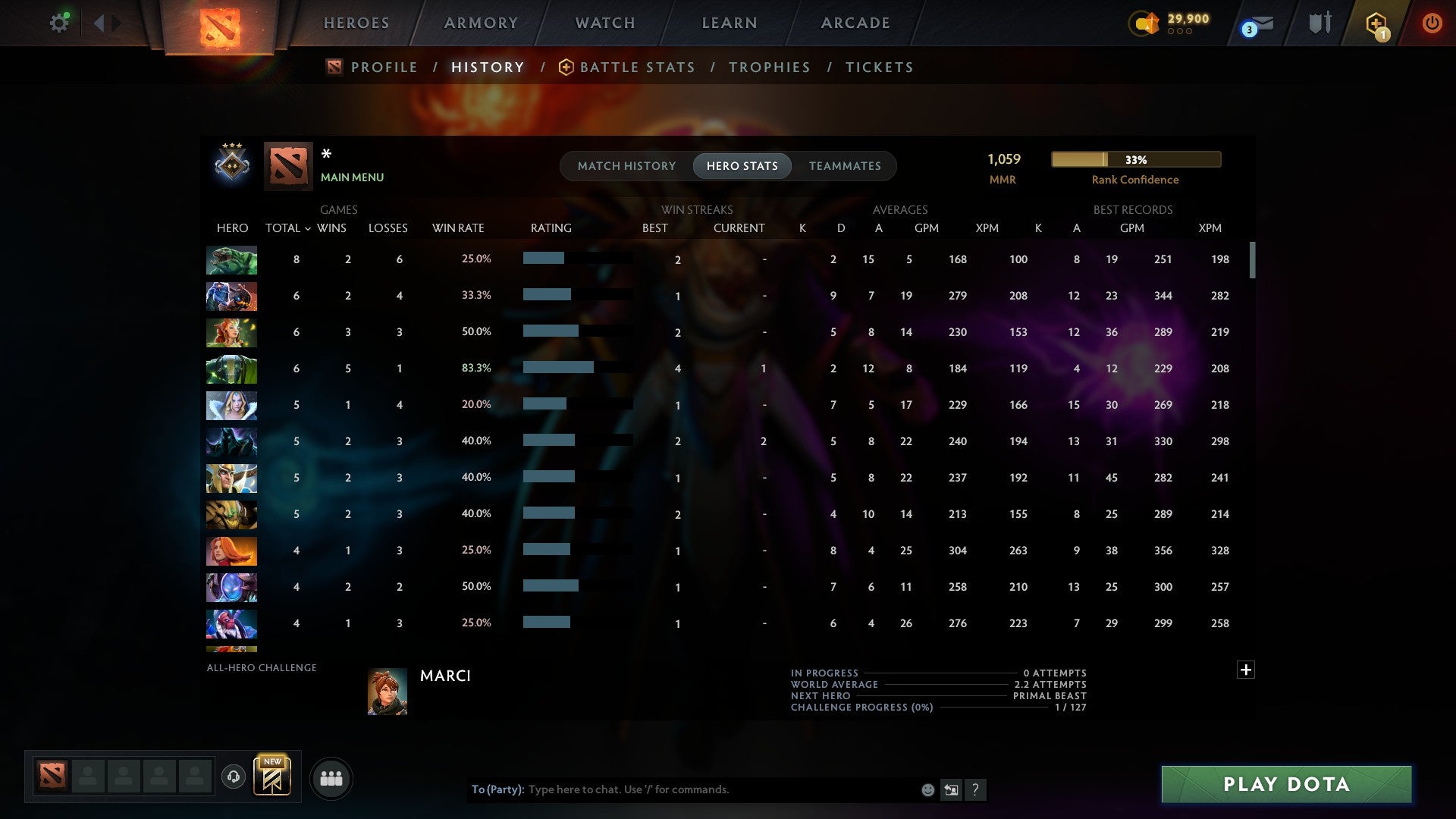Expand the All-Hero Challenge panel
This screenshot has height=819, width=1456.
point(1246,670)
